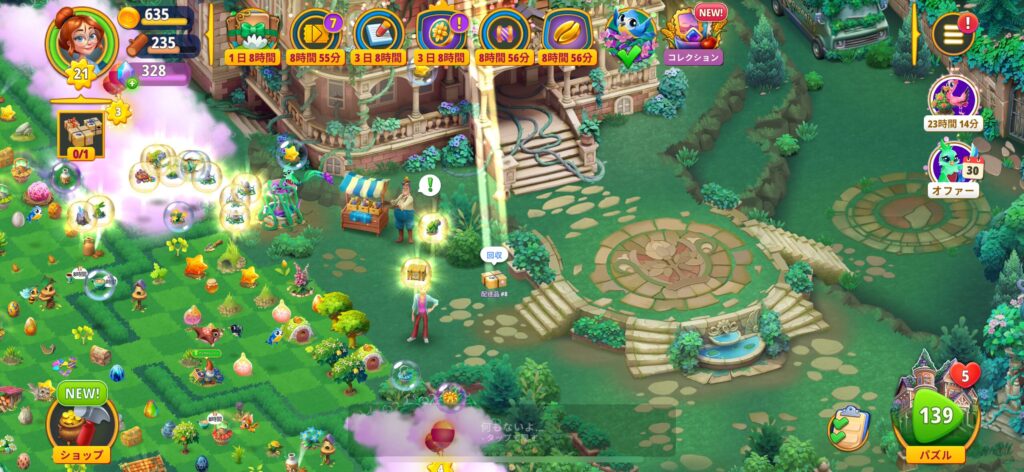Open the ショップ shop
This screenshot has width=1024, height=472.
coord(80,420)
